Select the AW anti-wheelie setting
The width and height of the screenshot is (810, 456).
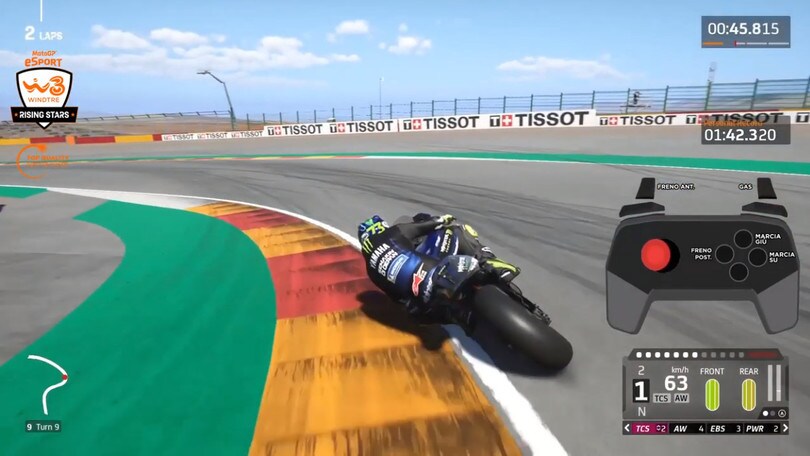(x=685, y=428)
